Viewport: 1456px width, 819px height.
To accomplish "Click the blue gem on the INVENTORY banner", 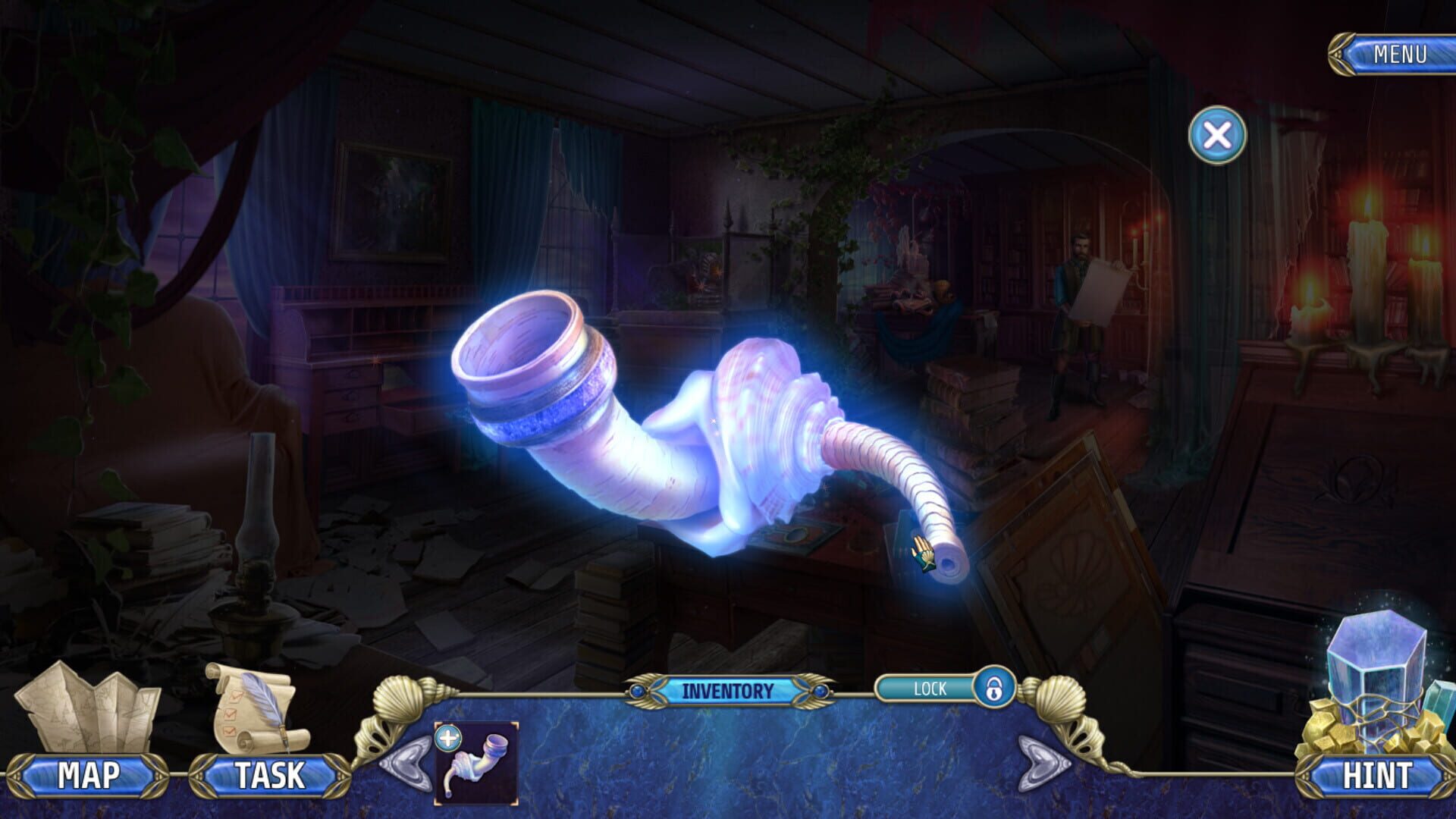I will click(x=637, y=691).
